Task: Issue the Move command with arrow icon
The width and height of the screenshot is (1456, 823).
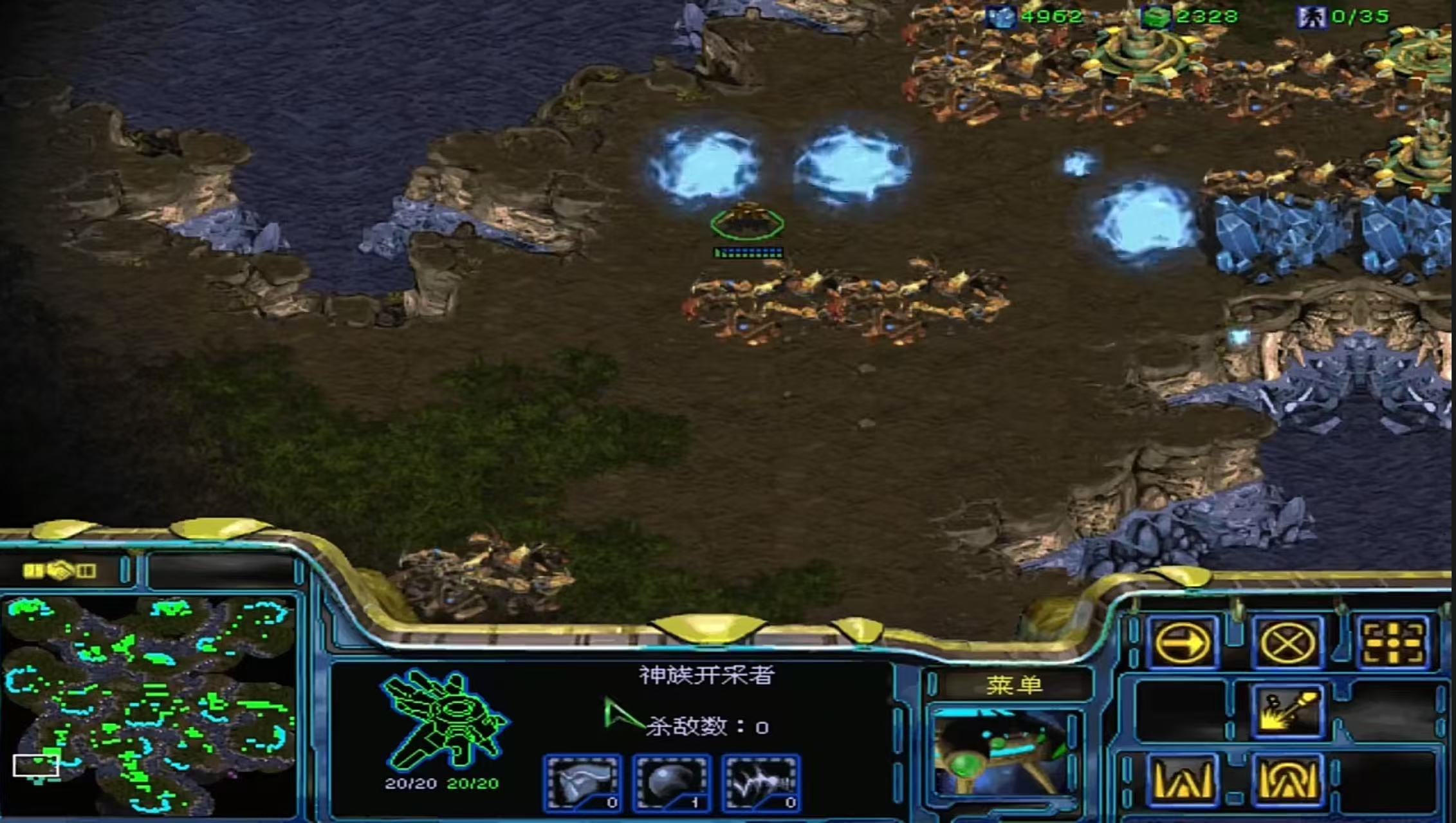Action: coord(1182,642)
